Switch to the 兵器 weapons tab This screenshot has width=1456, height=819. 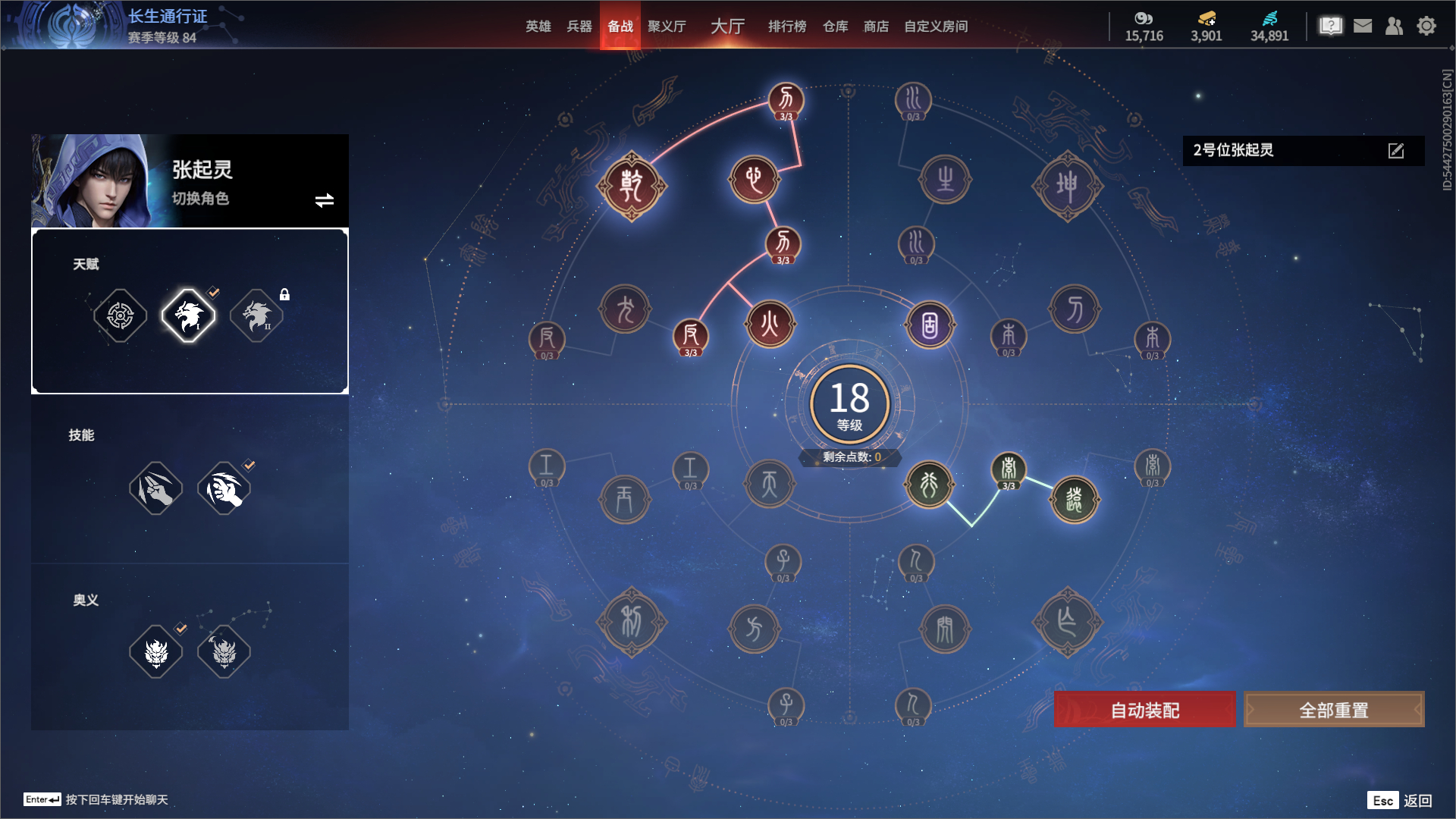(579, 27)
